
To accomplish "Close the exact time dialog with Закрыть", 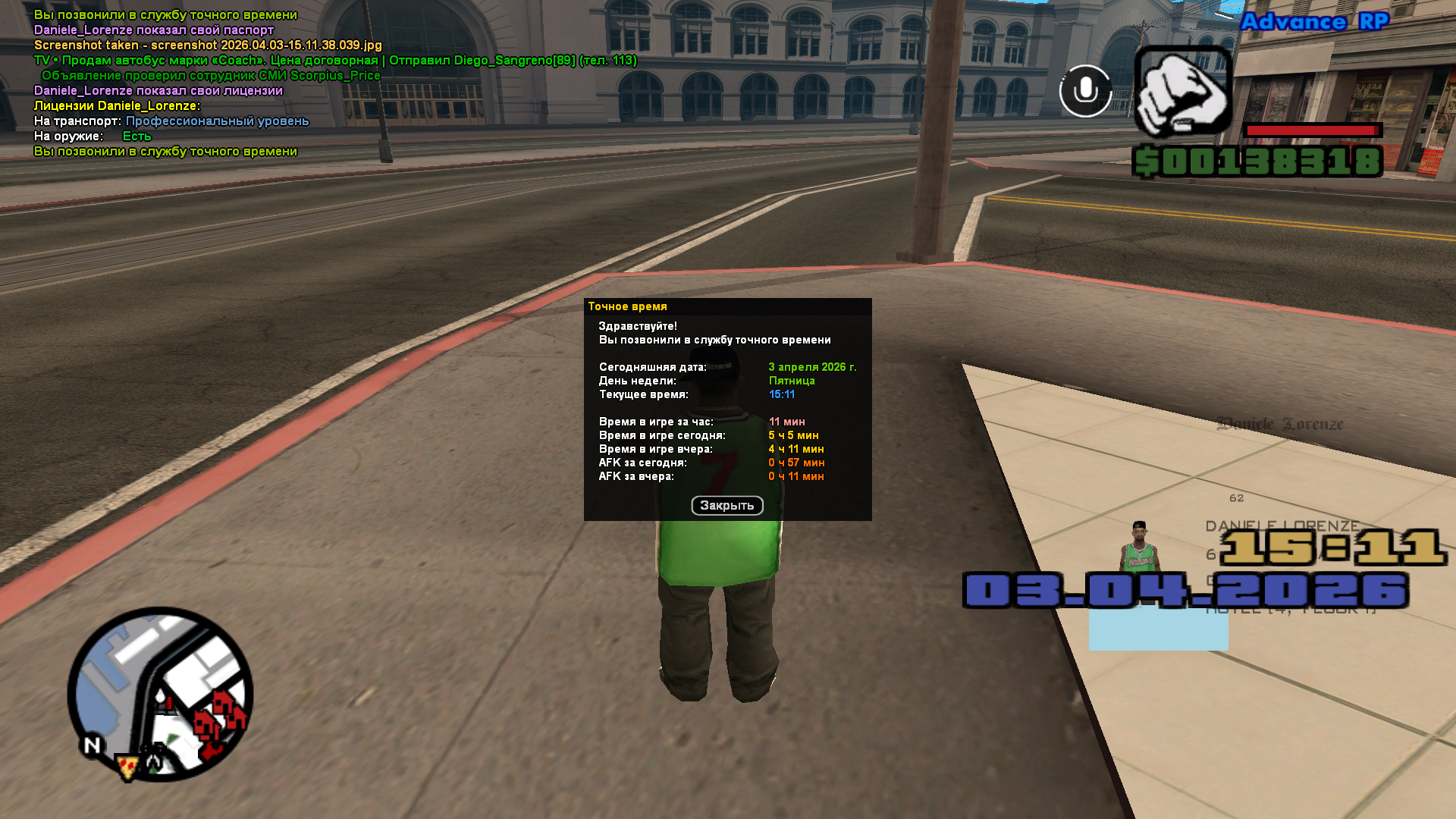I will pos(726,506).
